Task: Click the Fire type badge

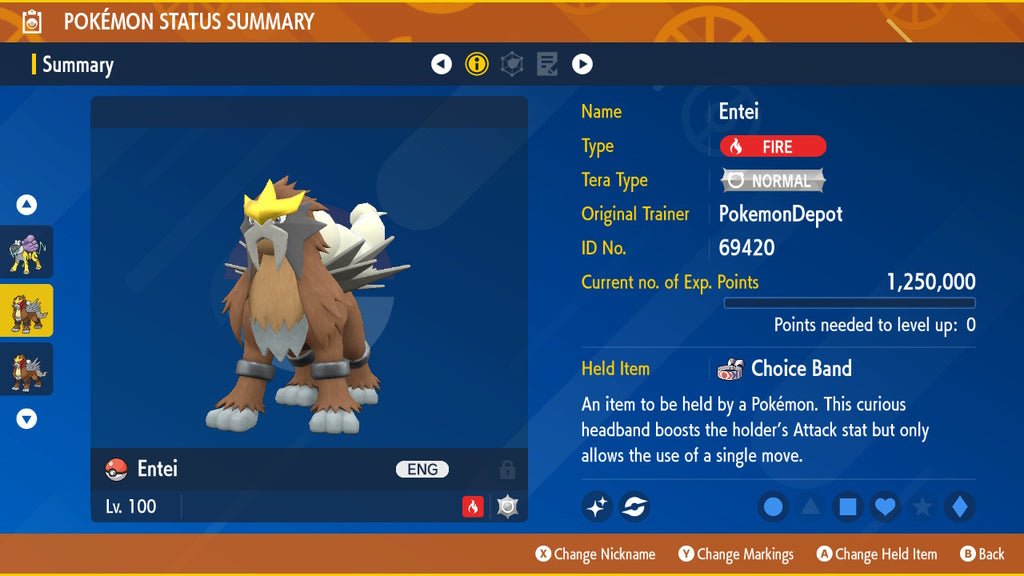Action: click(773, 147)
